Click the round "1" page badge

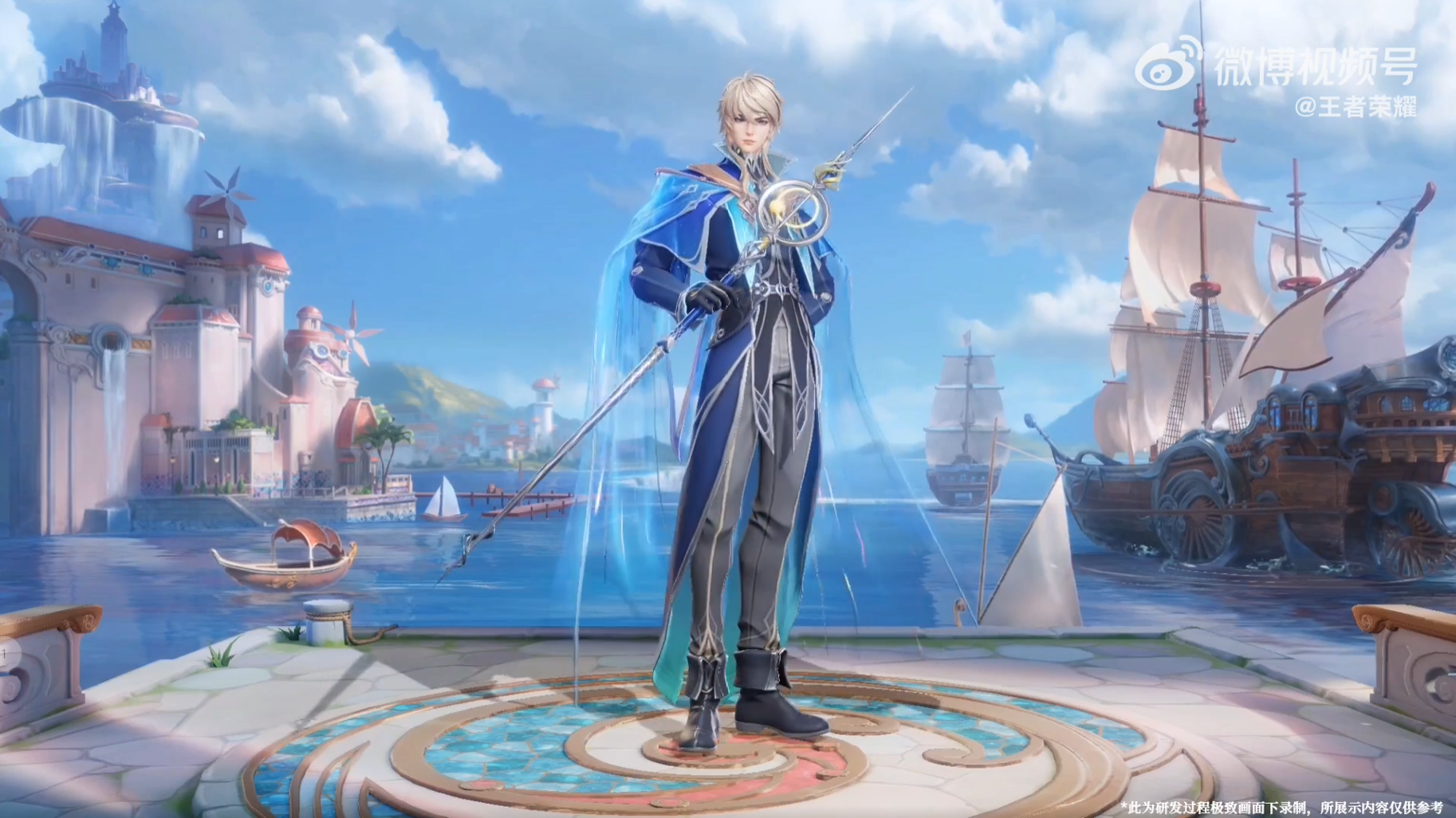[x=5, y=655]
